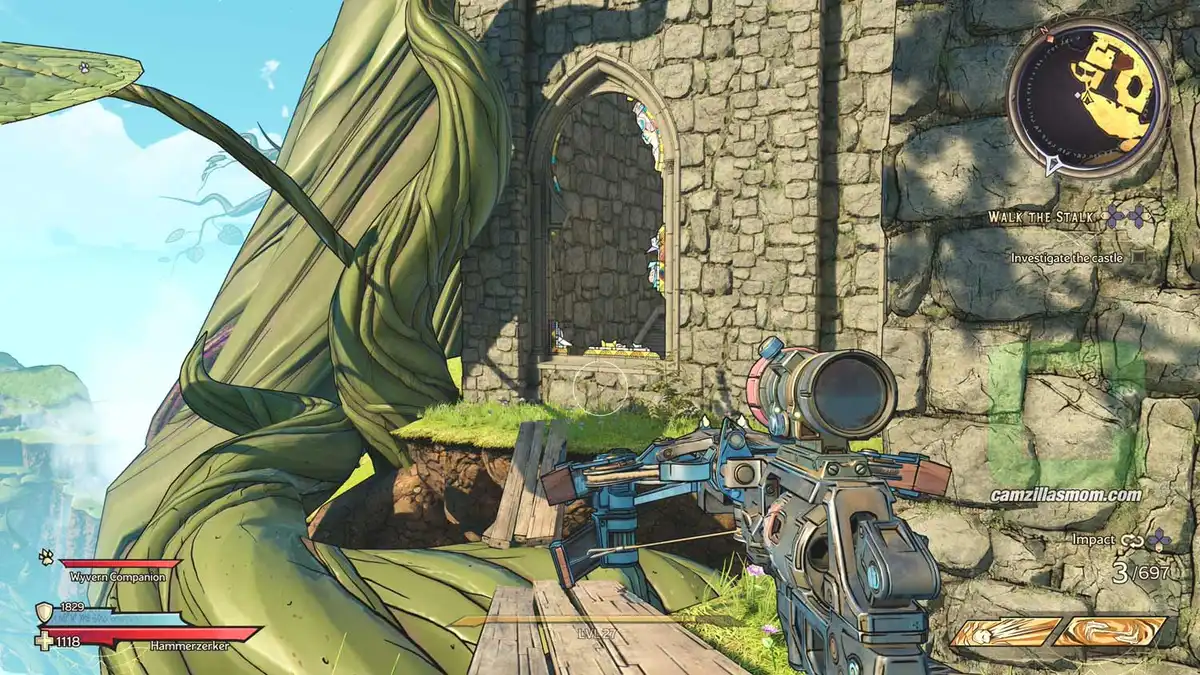Activate the charging fist skill icon
The height and width of the screenshot is (675, 1200).
pyautogui.click(x=1005, y=632)
